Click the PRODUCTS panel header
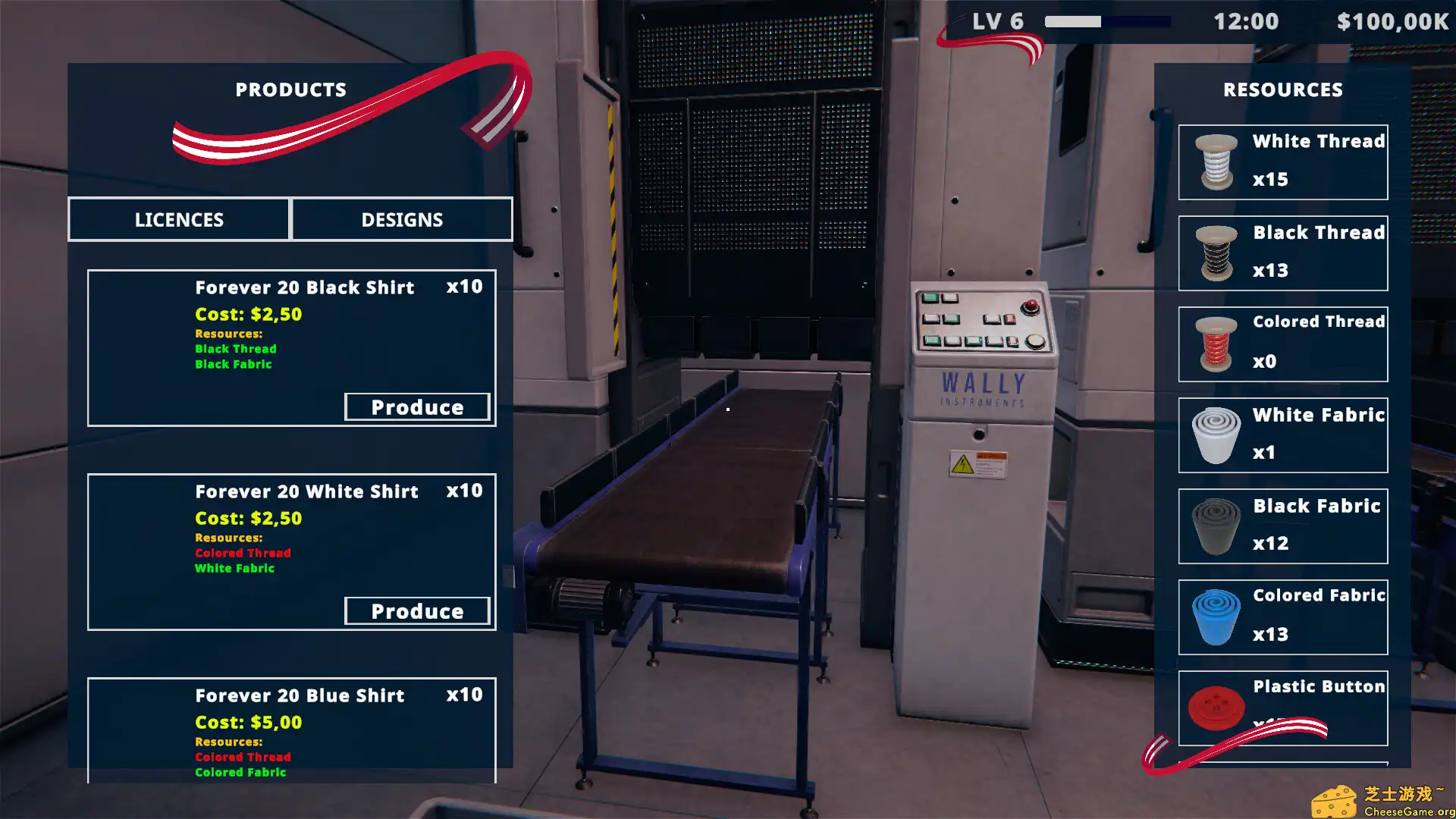1456x819 pixels. [290, 89]
